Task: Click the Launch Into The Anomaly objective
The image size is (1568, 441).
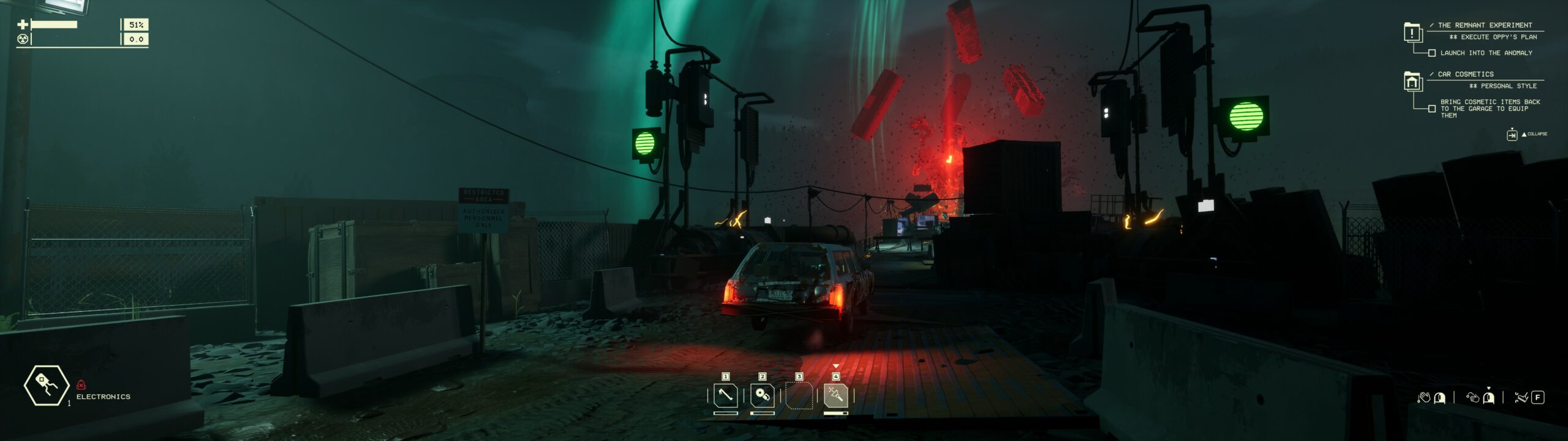Action: (1486, 53)
